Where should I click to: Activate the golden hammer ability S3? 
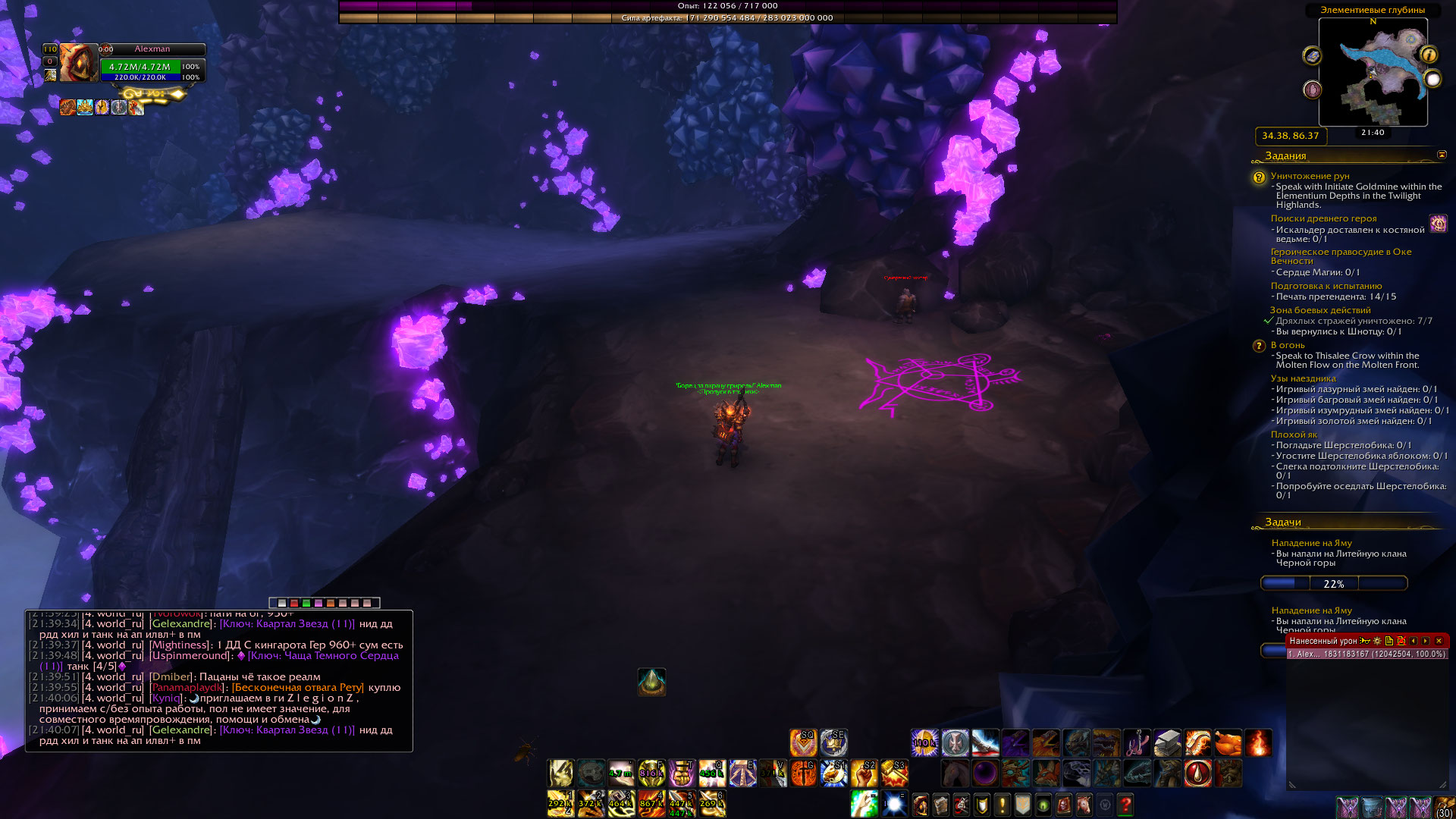[x=894, y=773]
